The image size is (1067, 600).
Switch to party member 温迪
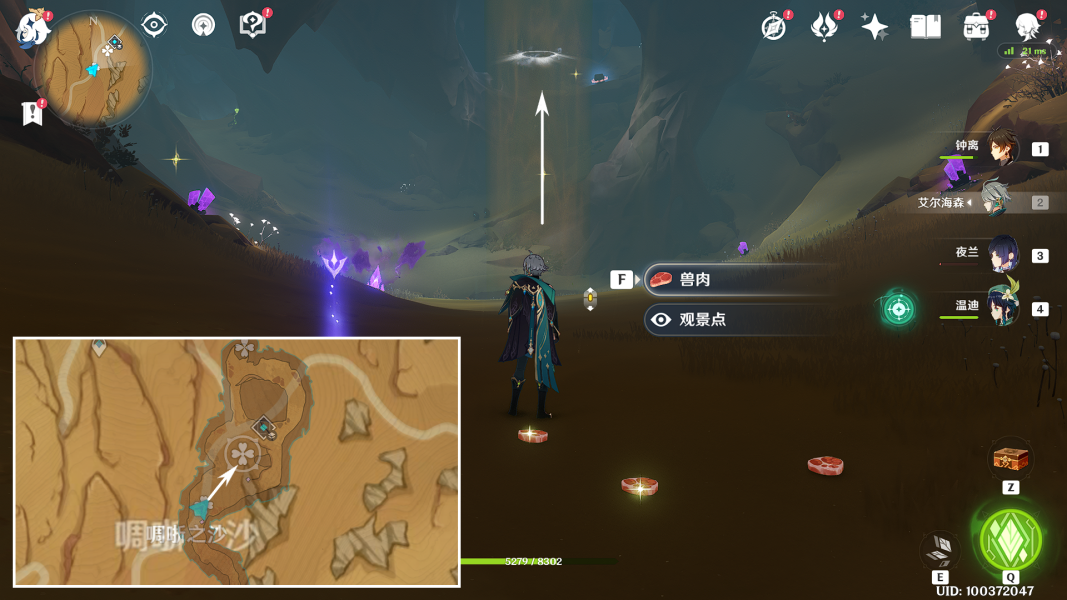[1002, 307]
